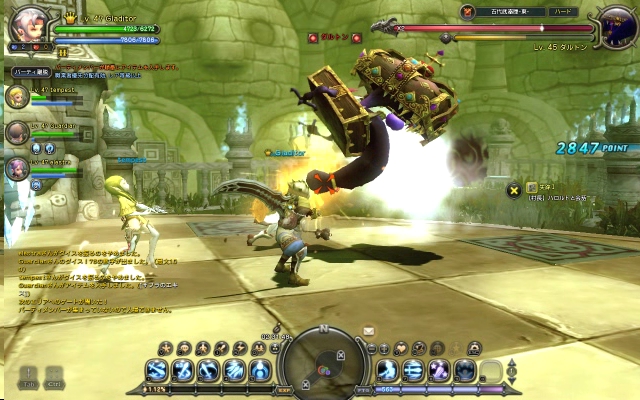Select party member Guardian's portrait

point(17,132)
